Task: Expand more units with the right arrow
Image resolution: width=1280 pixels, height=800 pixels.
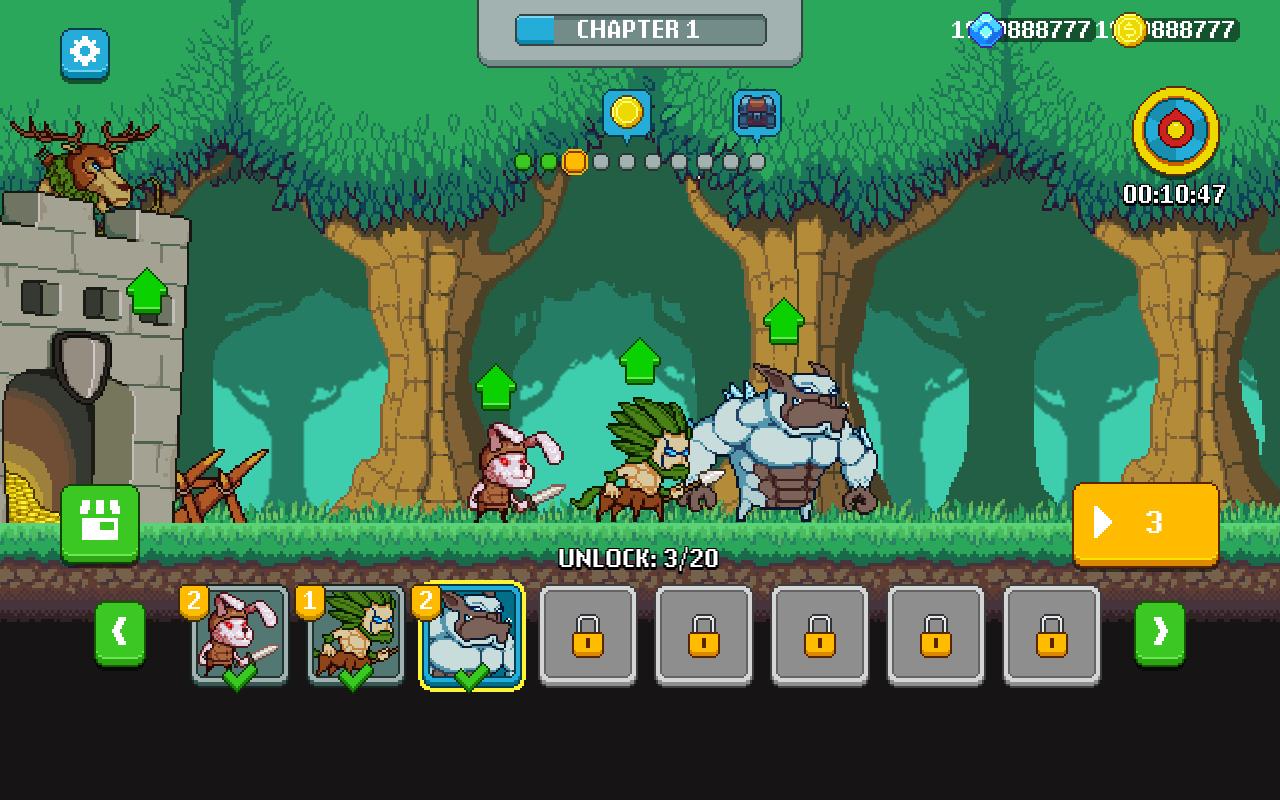Action: coord(1159,635)
